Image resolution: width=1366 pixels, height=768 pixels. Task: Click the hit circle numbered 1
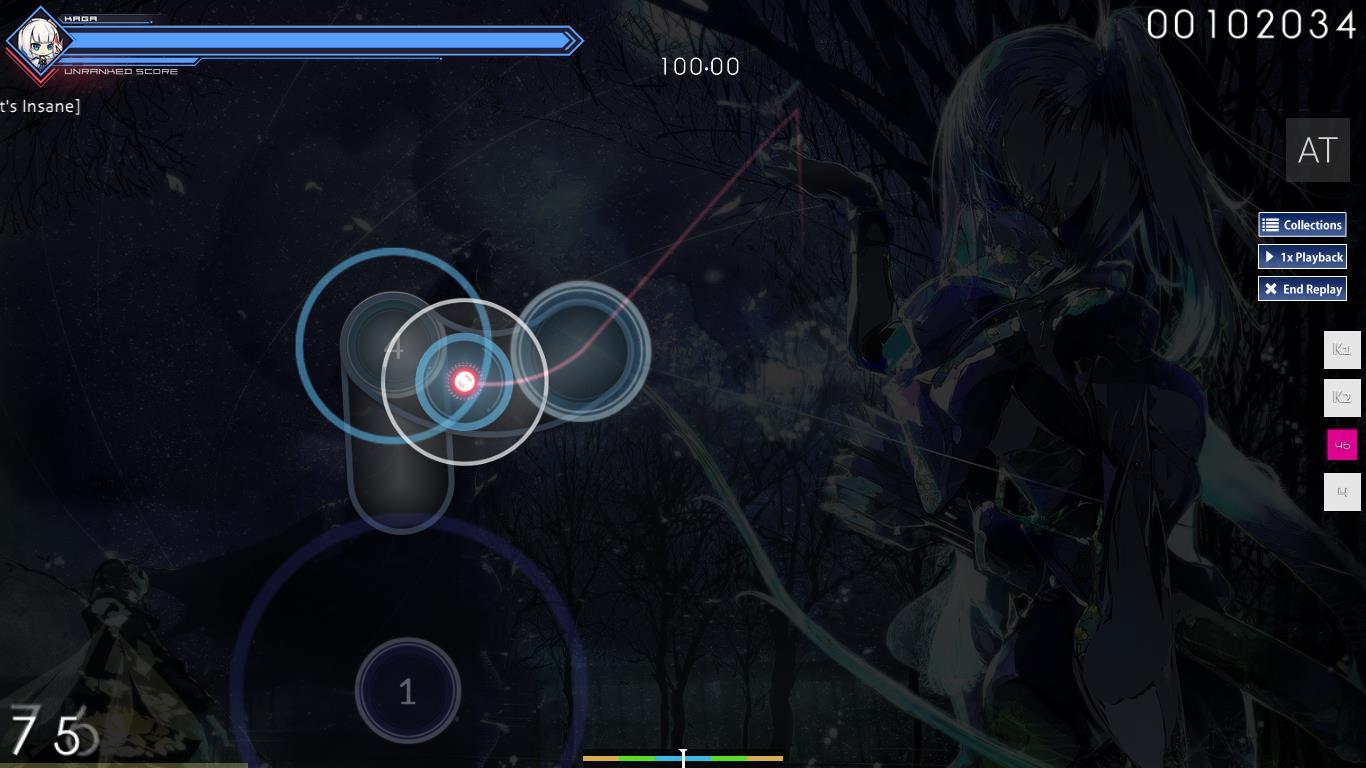407,690
